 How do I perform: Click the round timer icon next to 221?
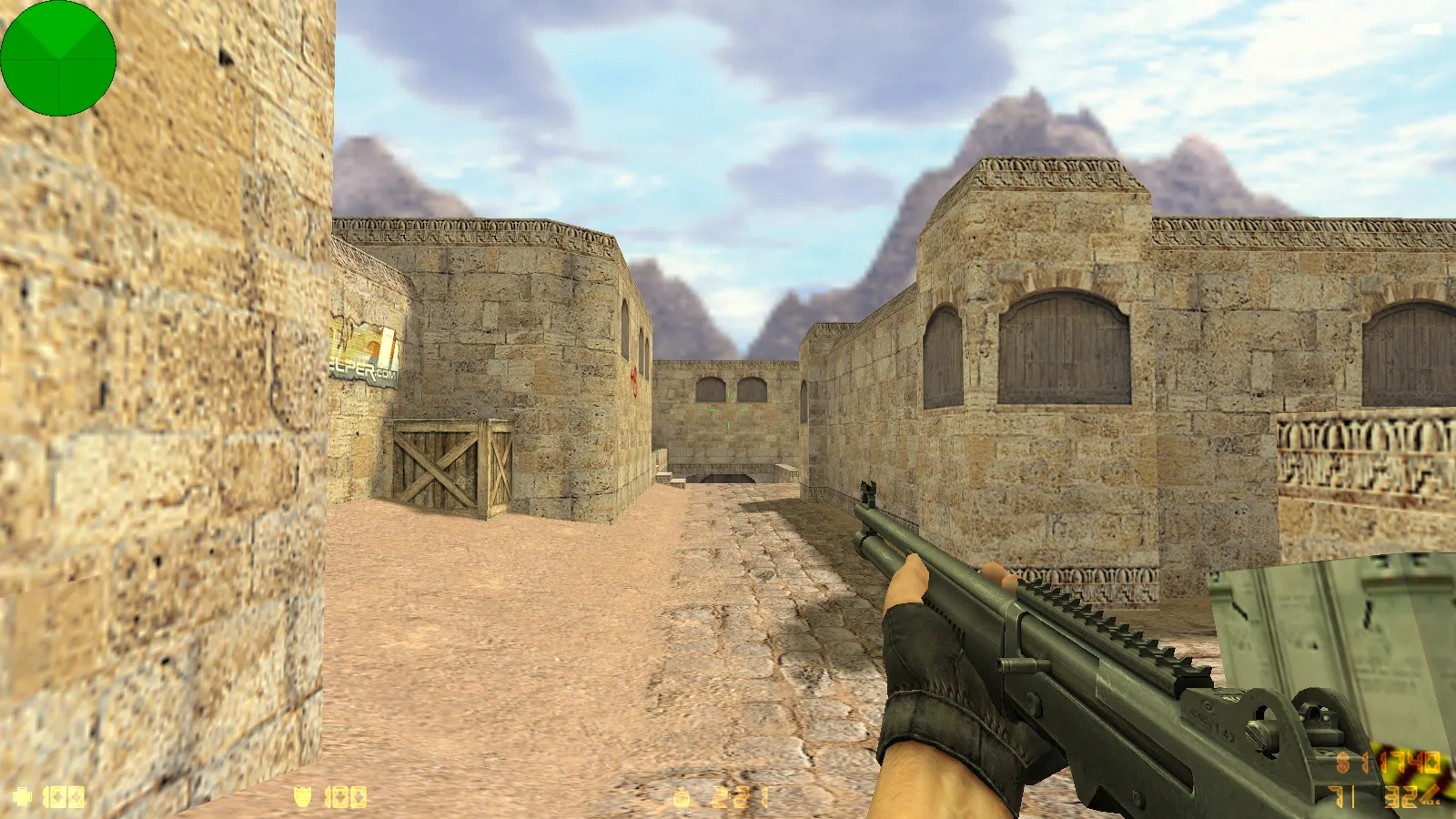pos(681,794)
